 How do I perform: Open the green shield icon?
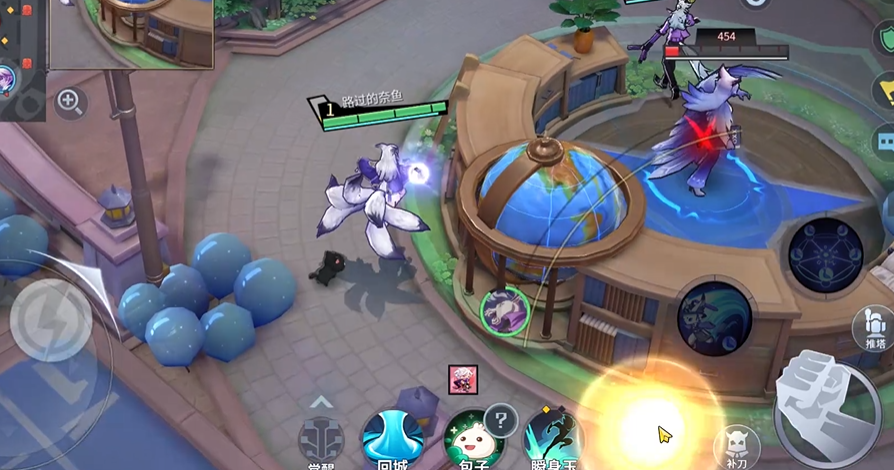[883, 40]
